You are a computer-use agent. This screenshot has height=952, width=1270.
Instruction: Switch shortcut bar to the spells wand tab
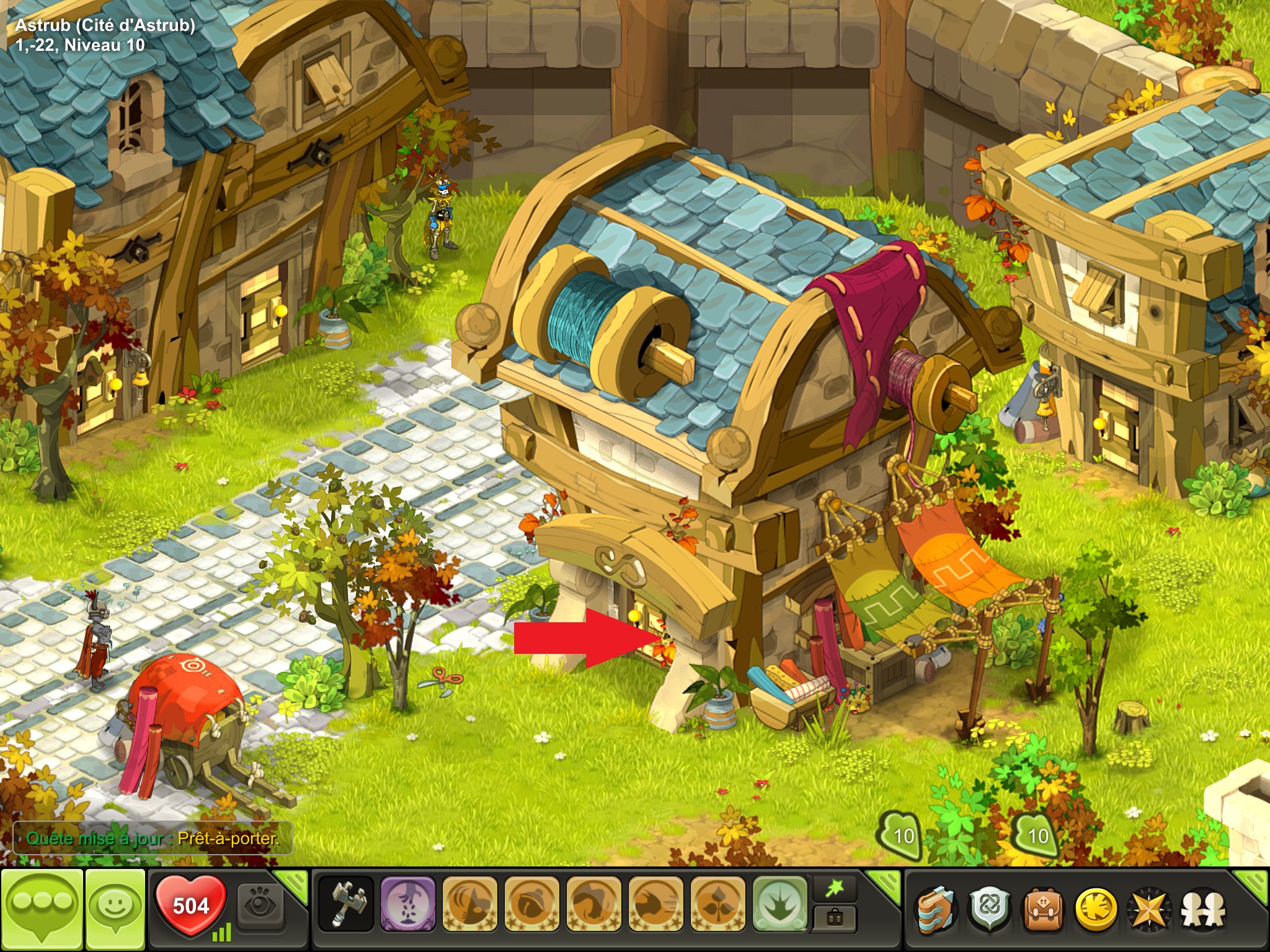click(835, 890)
